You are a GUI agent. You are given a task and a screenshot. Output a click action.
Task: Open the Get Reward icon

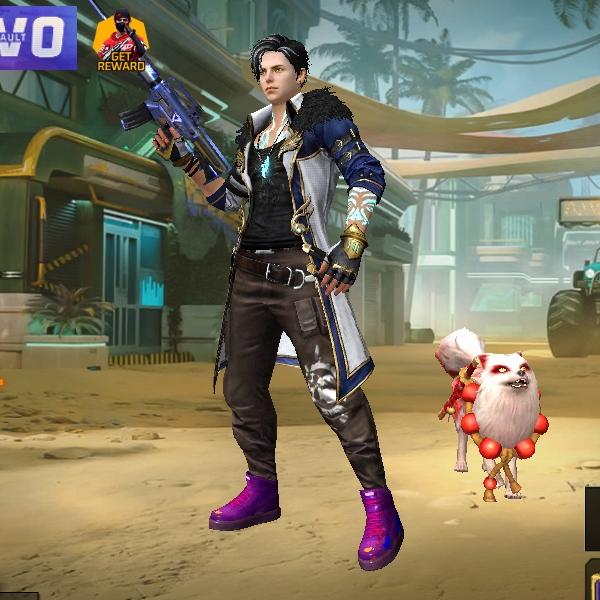(x=120, y=42)
